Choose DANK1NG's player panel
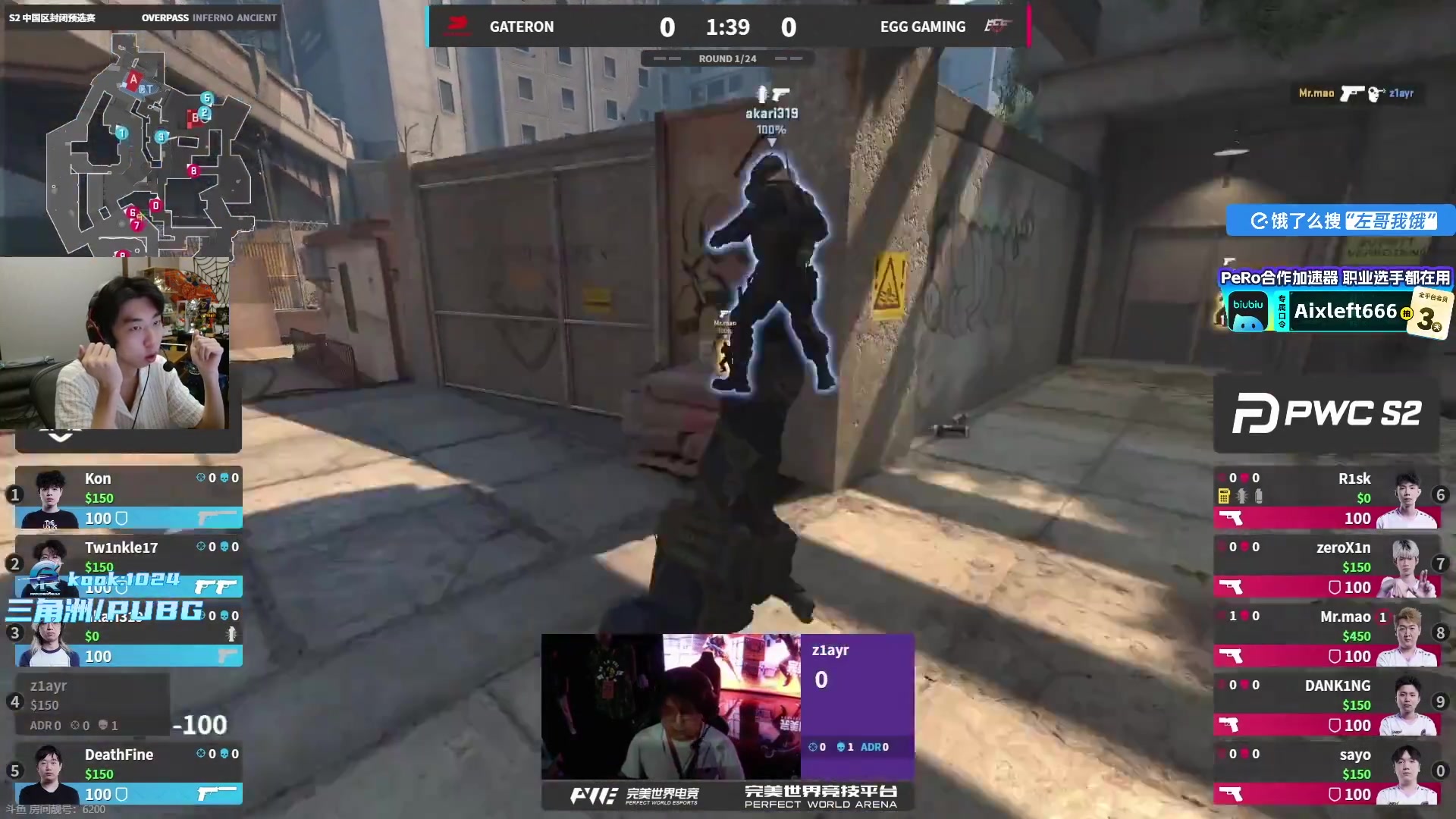 coord(1327,704)
